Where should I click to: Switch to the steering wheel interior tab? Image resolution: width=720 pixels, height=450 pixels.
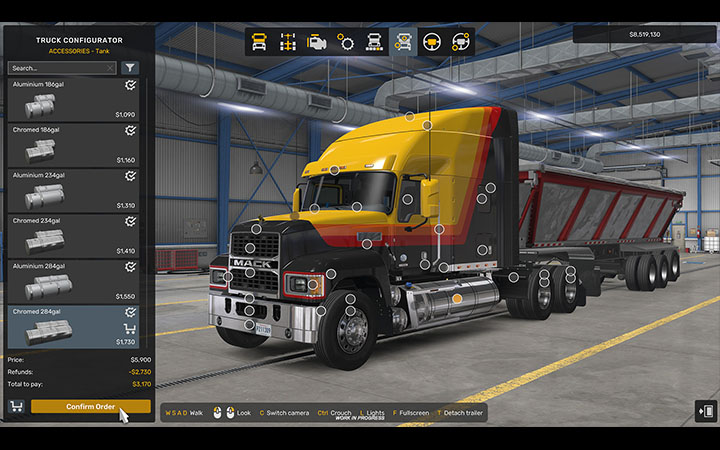click(433, 42)
